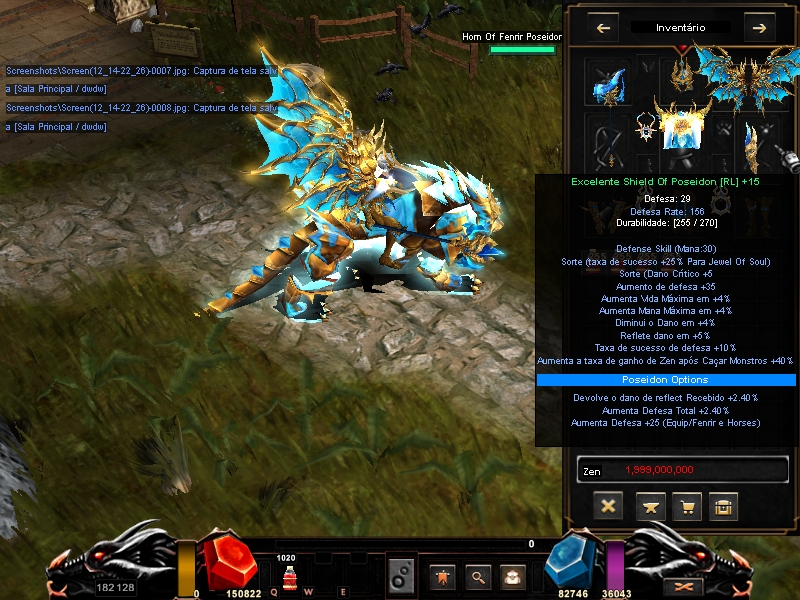Close the inventory with the X button
800x600 pixels.
[607, 506]
